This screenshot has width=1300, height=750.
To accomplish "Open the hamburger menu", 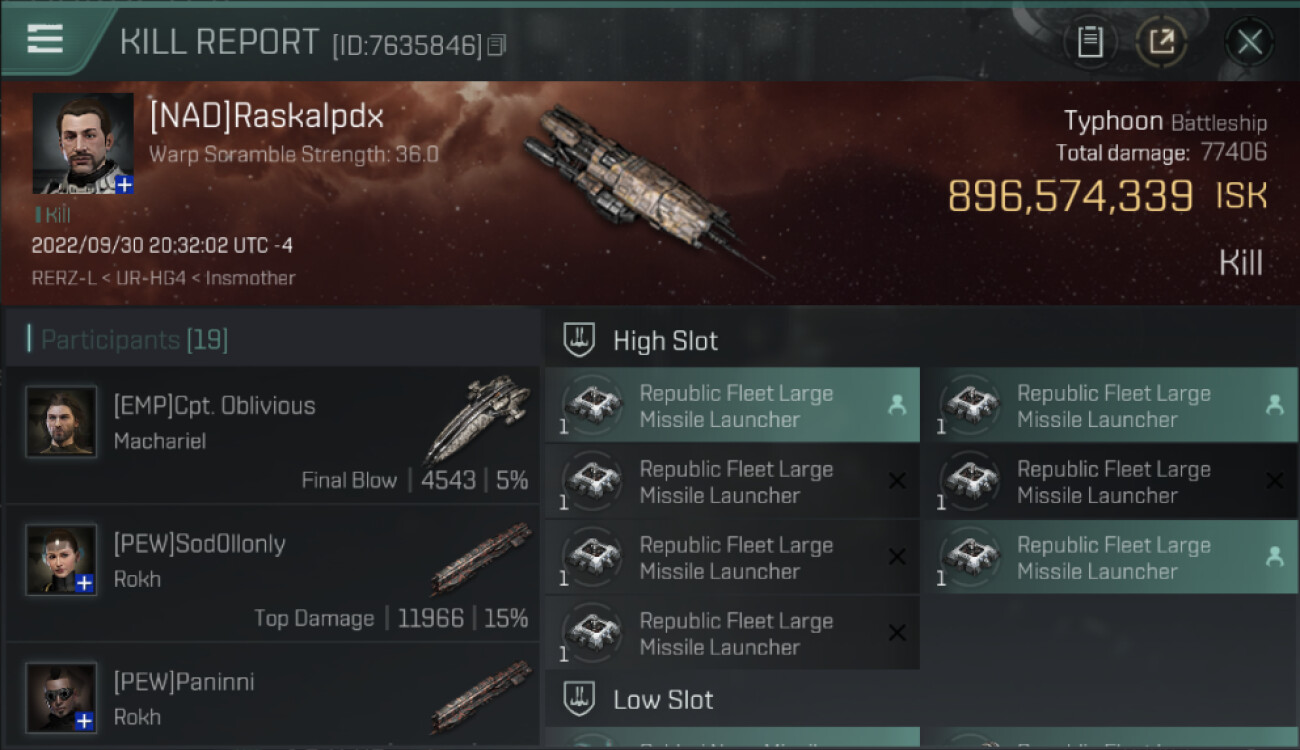I will 45,39.
